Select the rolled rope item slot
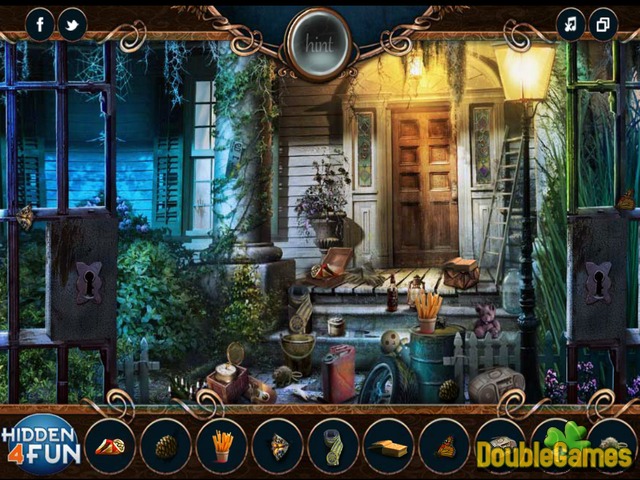This screenshot has width=640, height=480. 333,444
